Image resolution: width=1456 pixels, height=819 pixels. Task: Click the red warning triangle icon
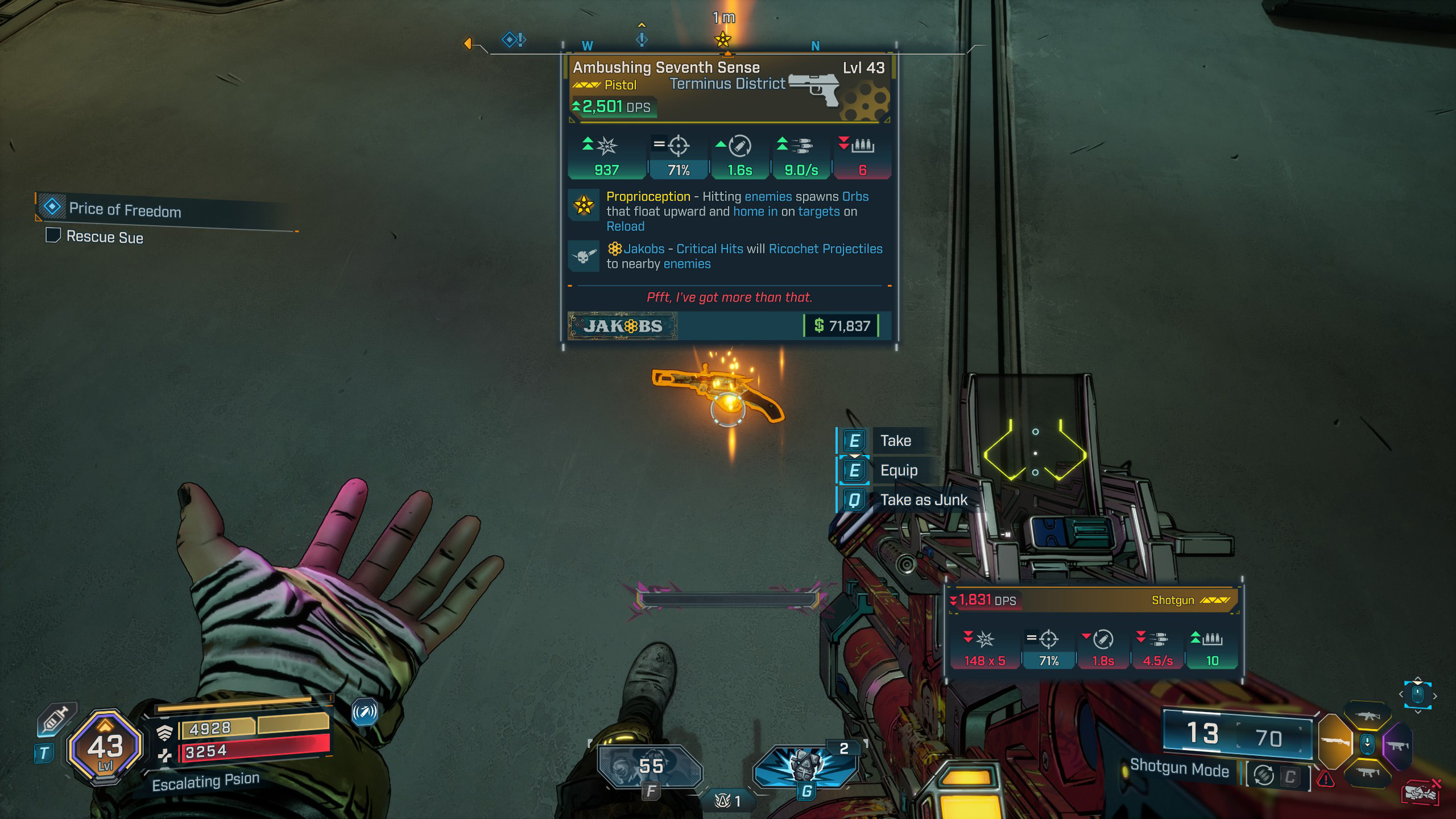[1326, 779]
